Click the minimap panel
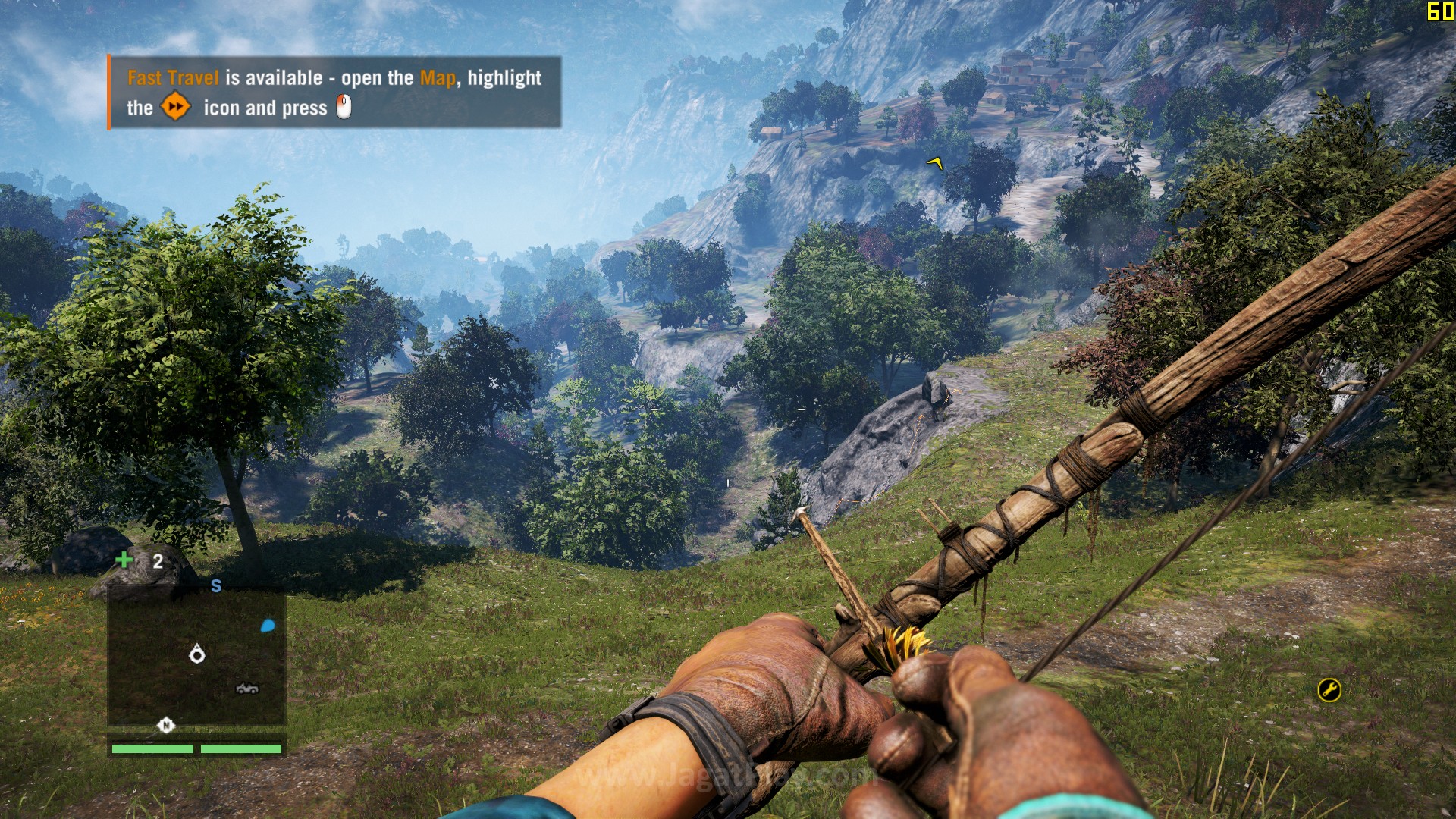The height and width of the screenshot is (819, 1456). tap(196, 658)
